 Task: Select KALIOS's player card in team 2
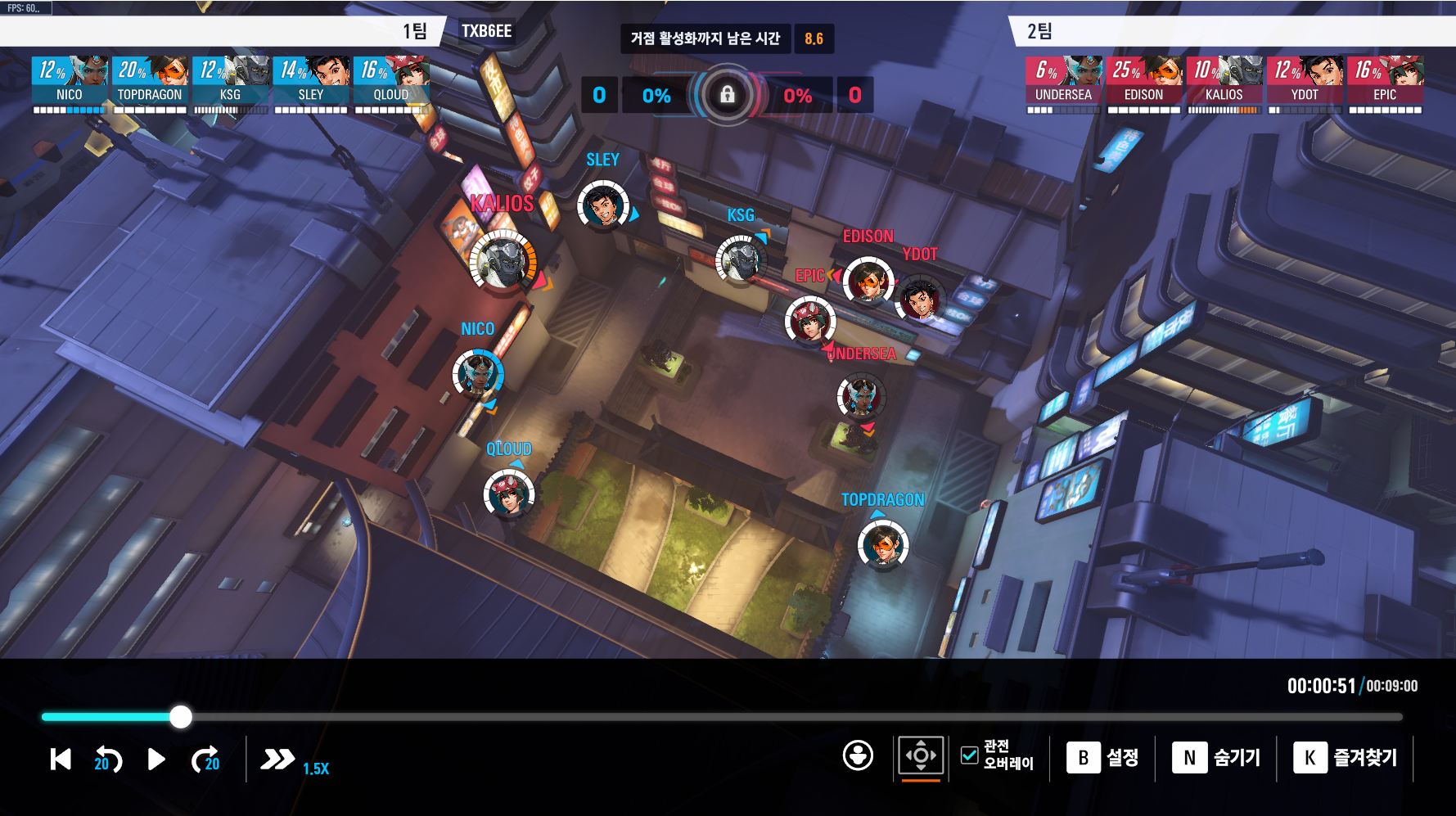click(x=1224, y=82)
